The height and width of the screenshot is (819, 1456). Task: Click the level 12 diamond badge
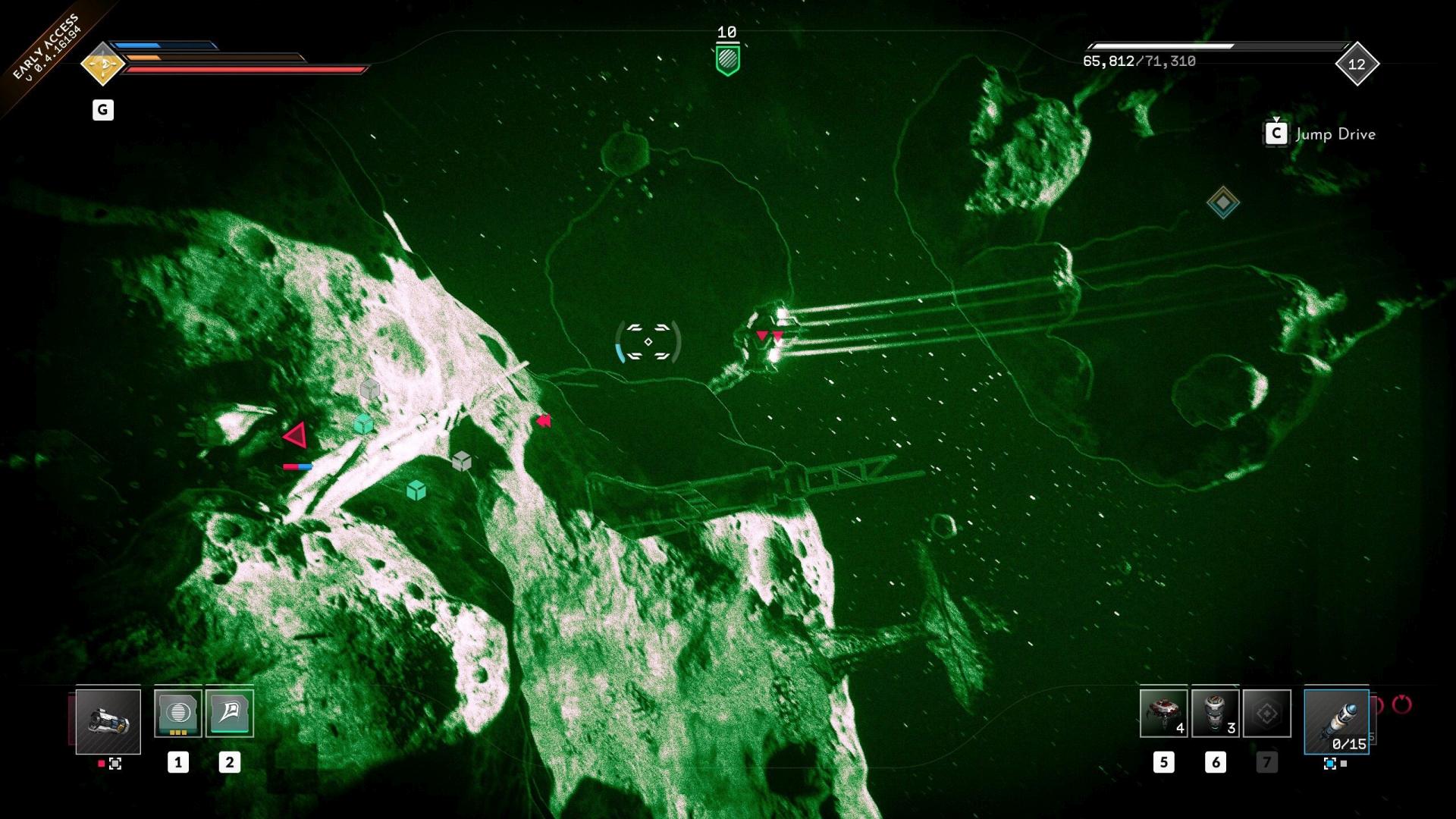pyautogui.click(x=1357, y=64)
